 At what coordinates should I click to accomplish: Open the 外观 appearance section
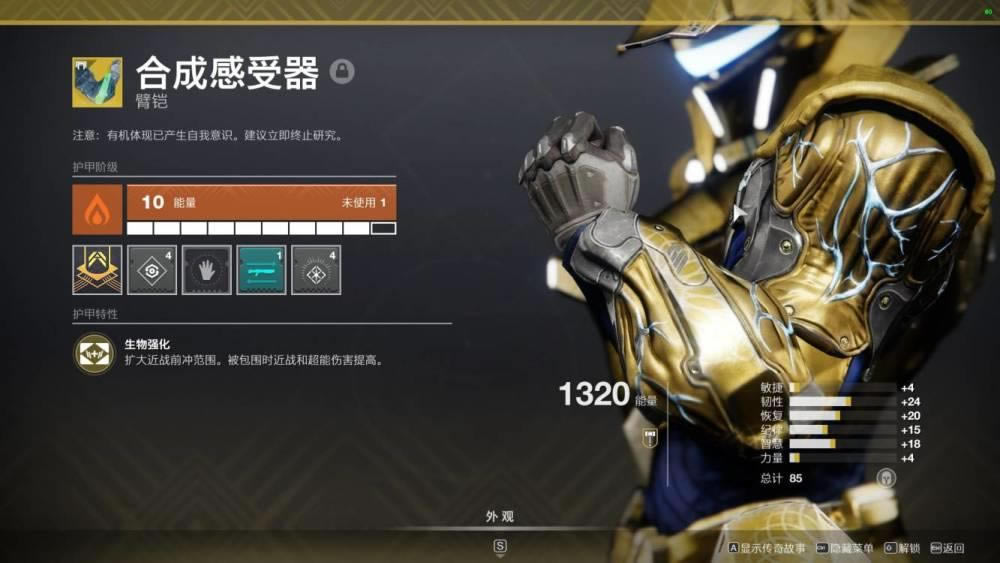pyautogui.click(x=500, y=517)
